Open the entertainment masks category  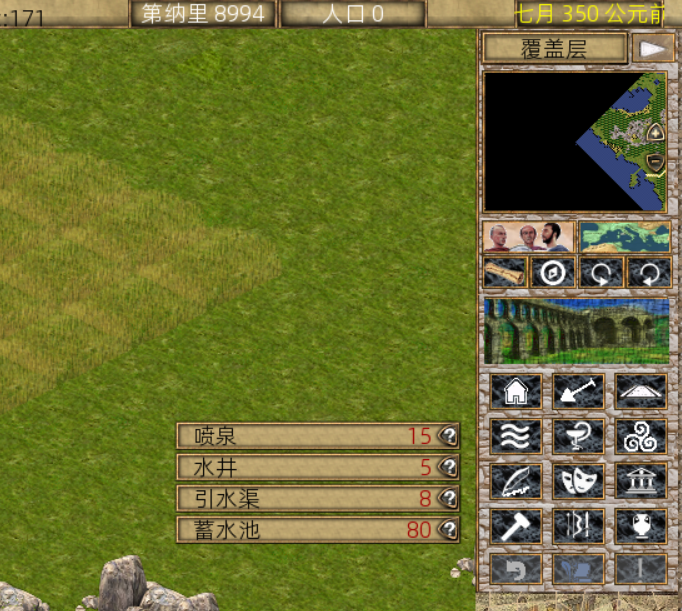point(578,481)
